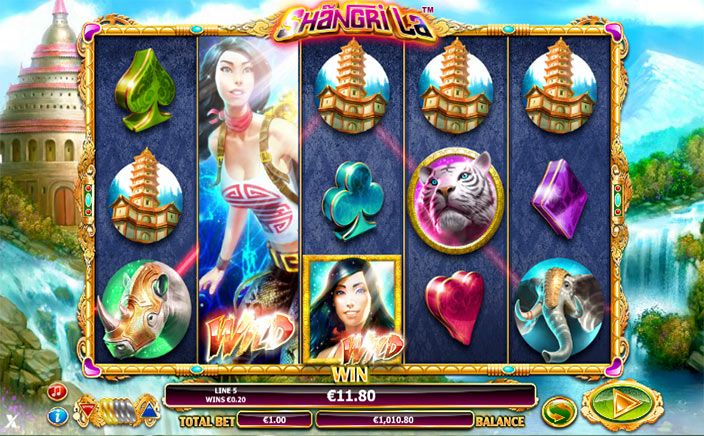Activate the autoplay circular arrows button
This screenshot has height=436, width=704.
tap(556, 409)
